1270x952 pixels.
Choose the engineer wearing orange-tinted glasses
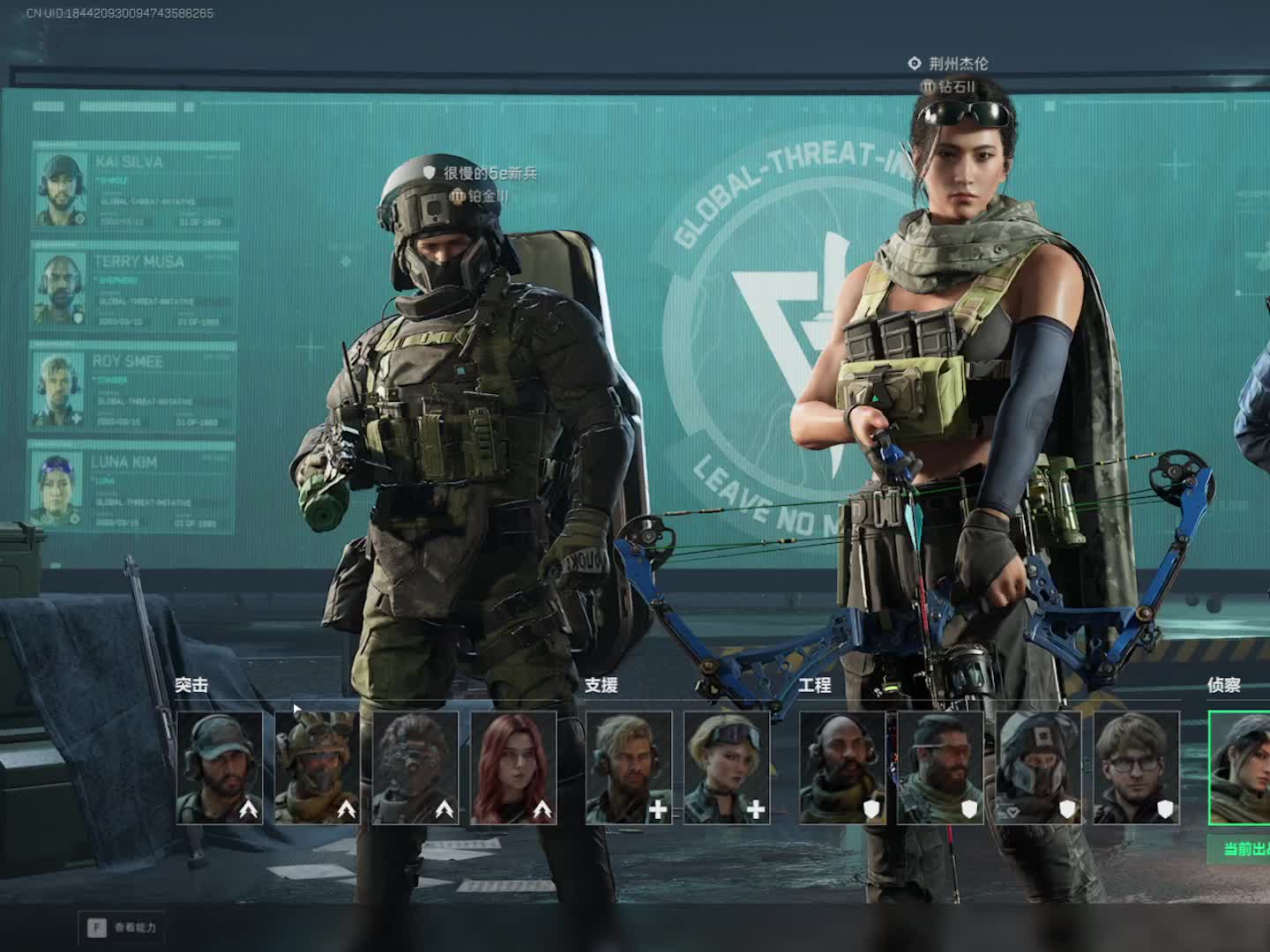pos(940,767)
